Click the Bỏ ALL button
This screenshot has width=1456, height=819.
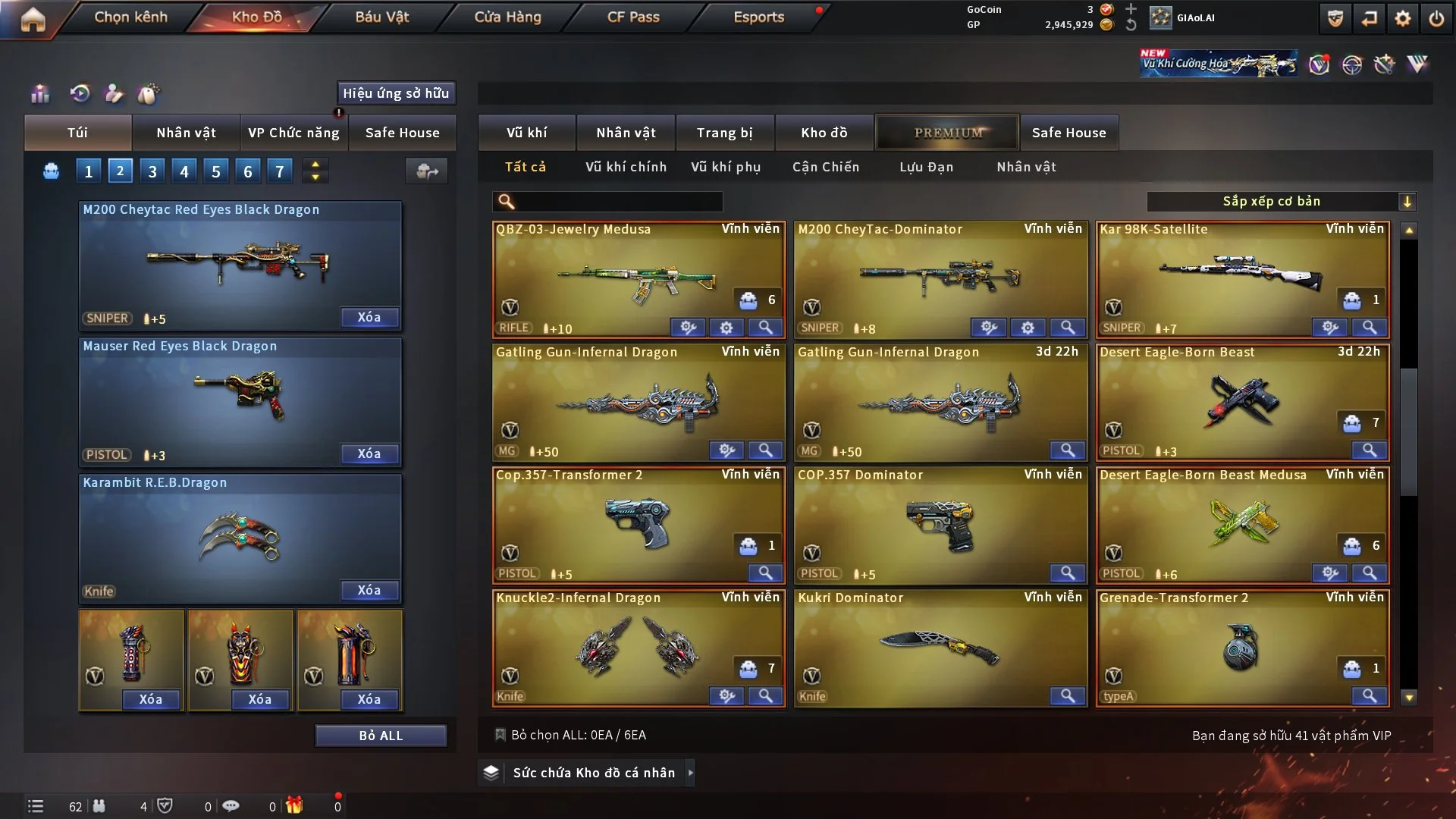(381, 736)
